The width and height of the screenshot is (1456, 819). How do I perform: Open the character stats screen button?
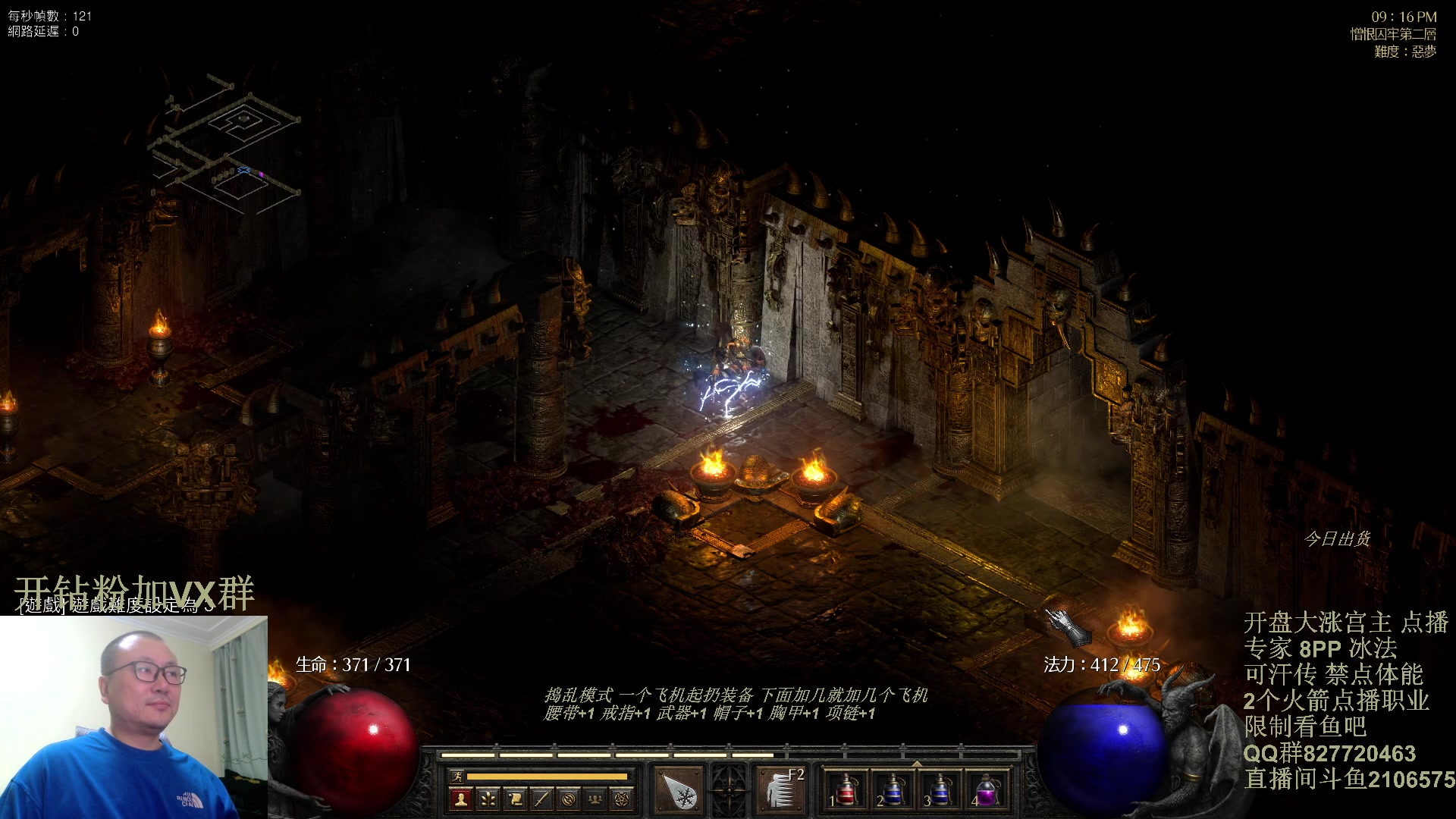coord(460,799)
